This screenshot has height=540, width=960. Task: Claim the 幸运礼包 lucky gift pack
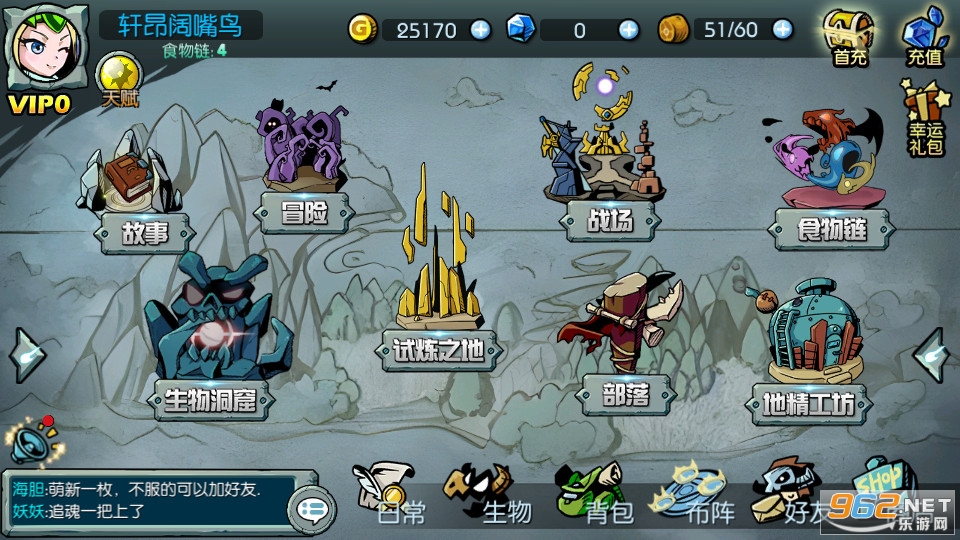coord(924,118)
